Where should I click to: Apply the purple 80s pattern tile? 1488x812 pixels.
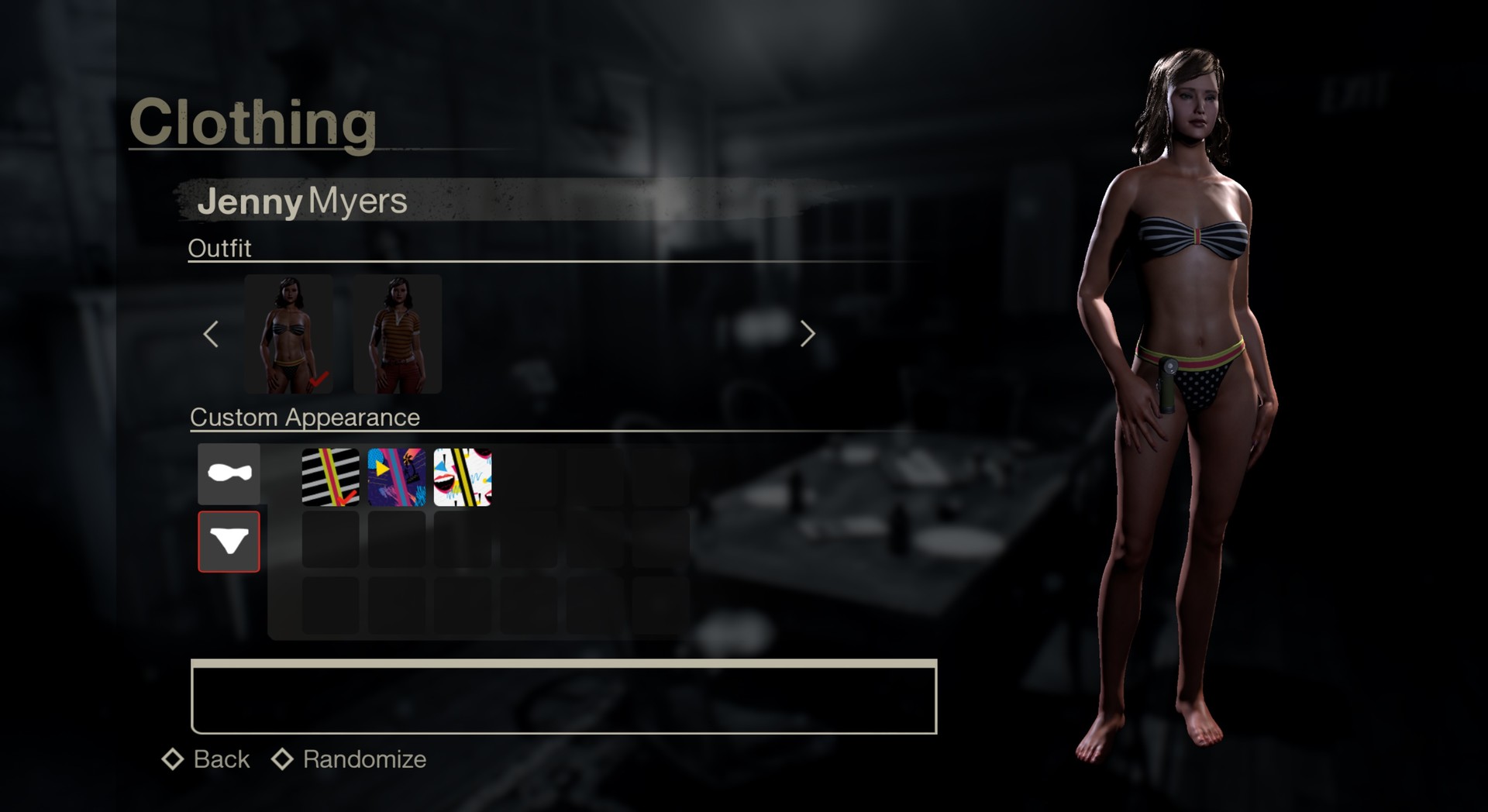point(396,476)
